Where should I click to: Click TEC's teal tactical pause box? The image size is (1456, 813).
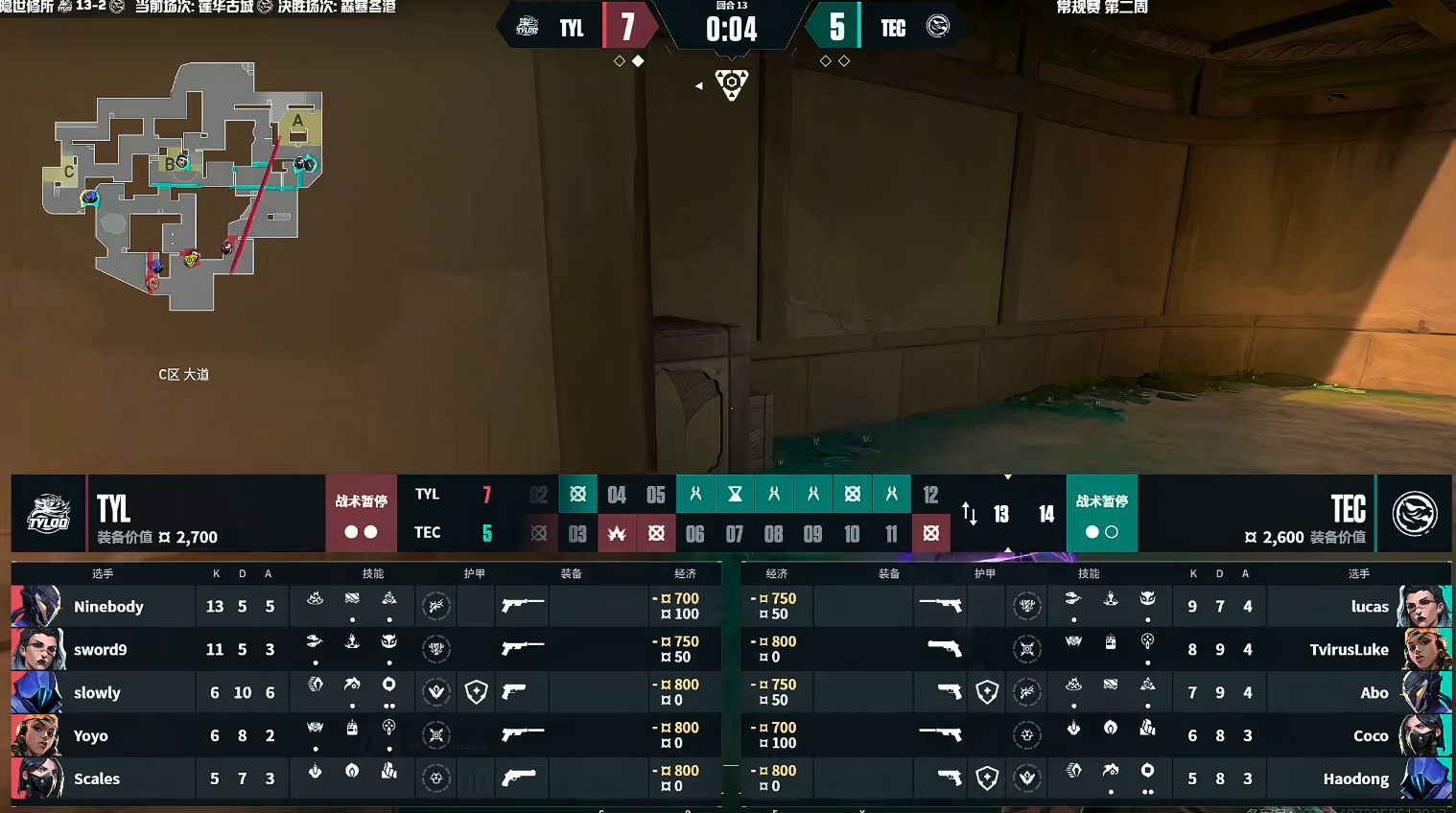click(1101, 514)
